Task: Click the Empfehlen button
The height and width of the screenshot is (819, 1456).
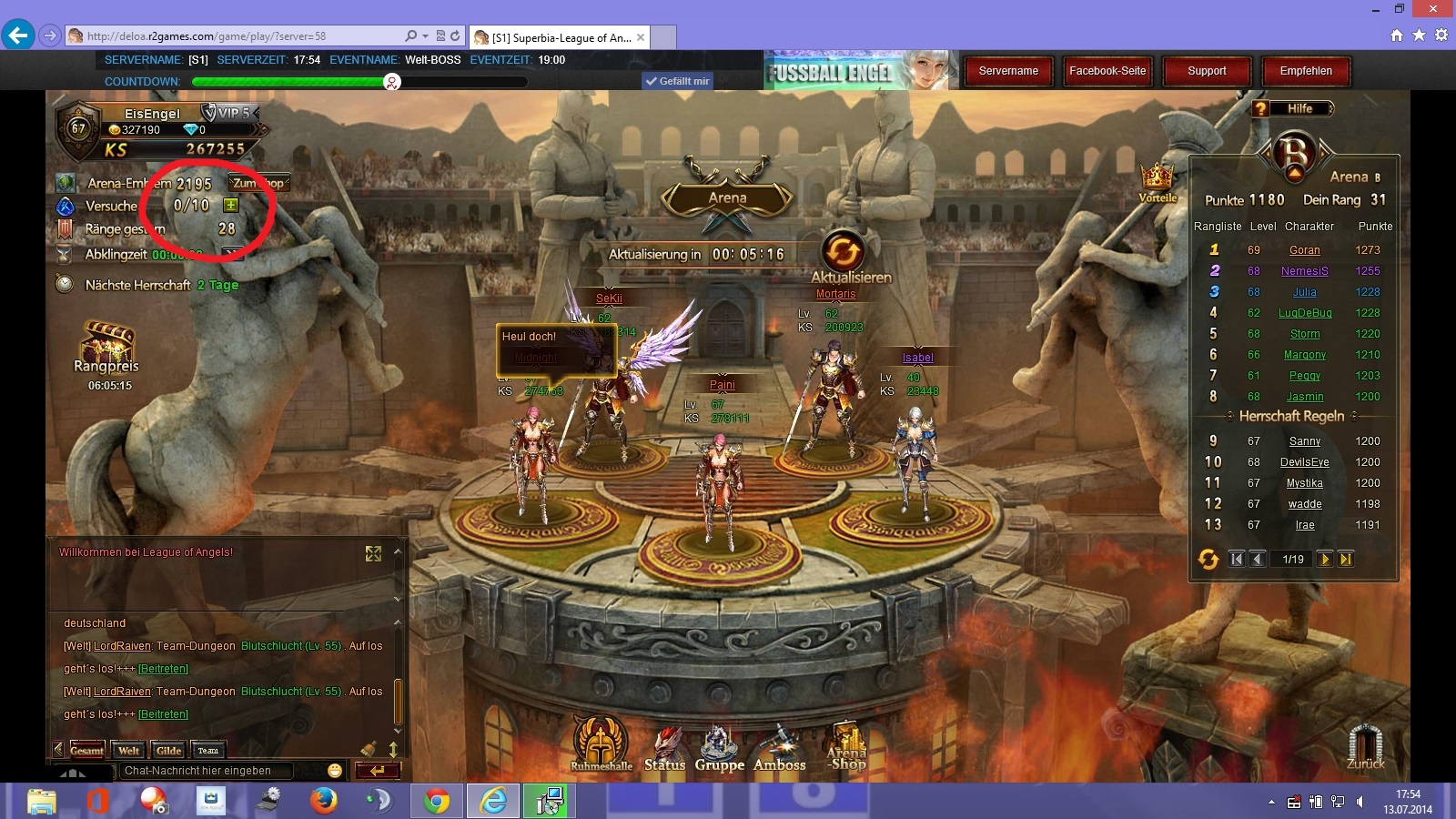Action: [1306, 71]
